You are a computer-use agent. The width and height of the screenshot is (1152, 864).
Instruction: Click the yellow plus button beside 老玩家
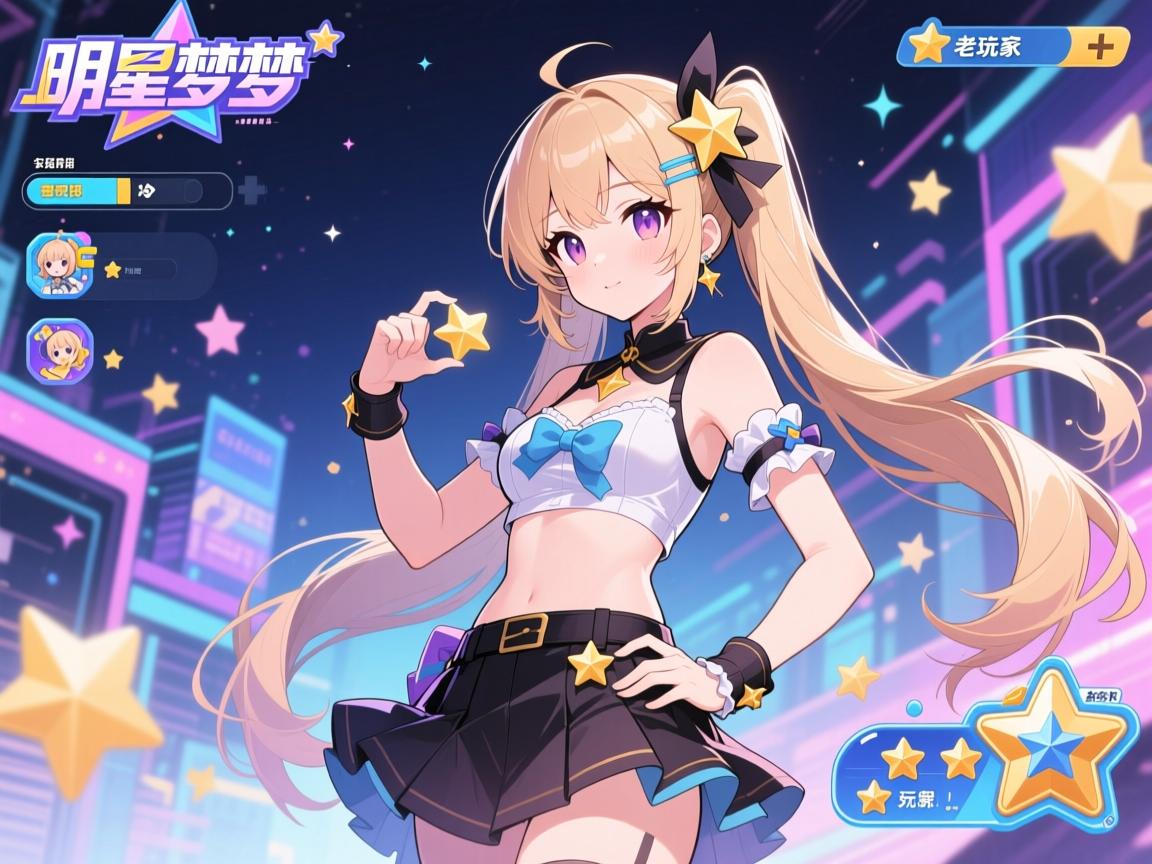(1100, 46)
